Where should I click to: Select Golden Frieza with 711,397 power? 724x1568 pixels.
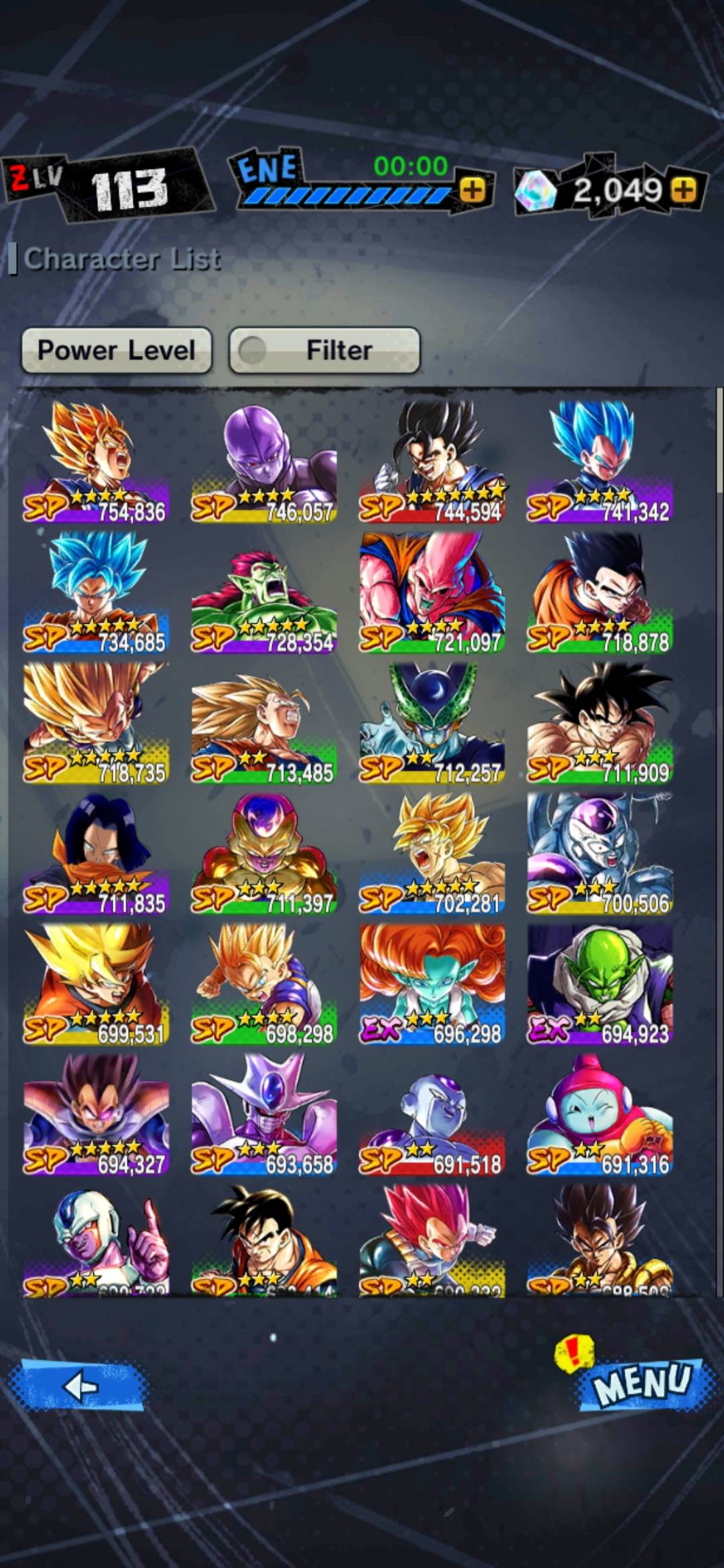pyautogui.click(x=264, y=853)
